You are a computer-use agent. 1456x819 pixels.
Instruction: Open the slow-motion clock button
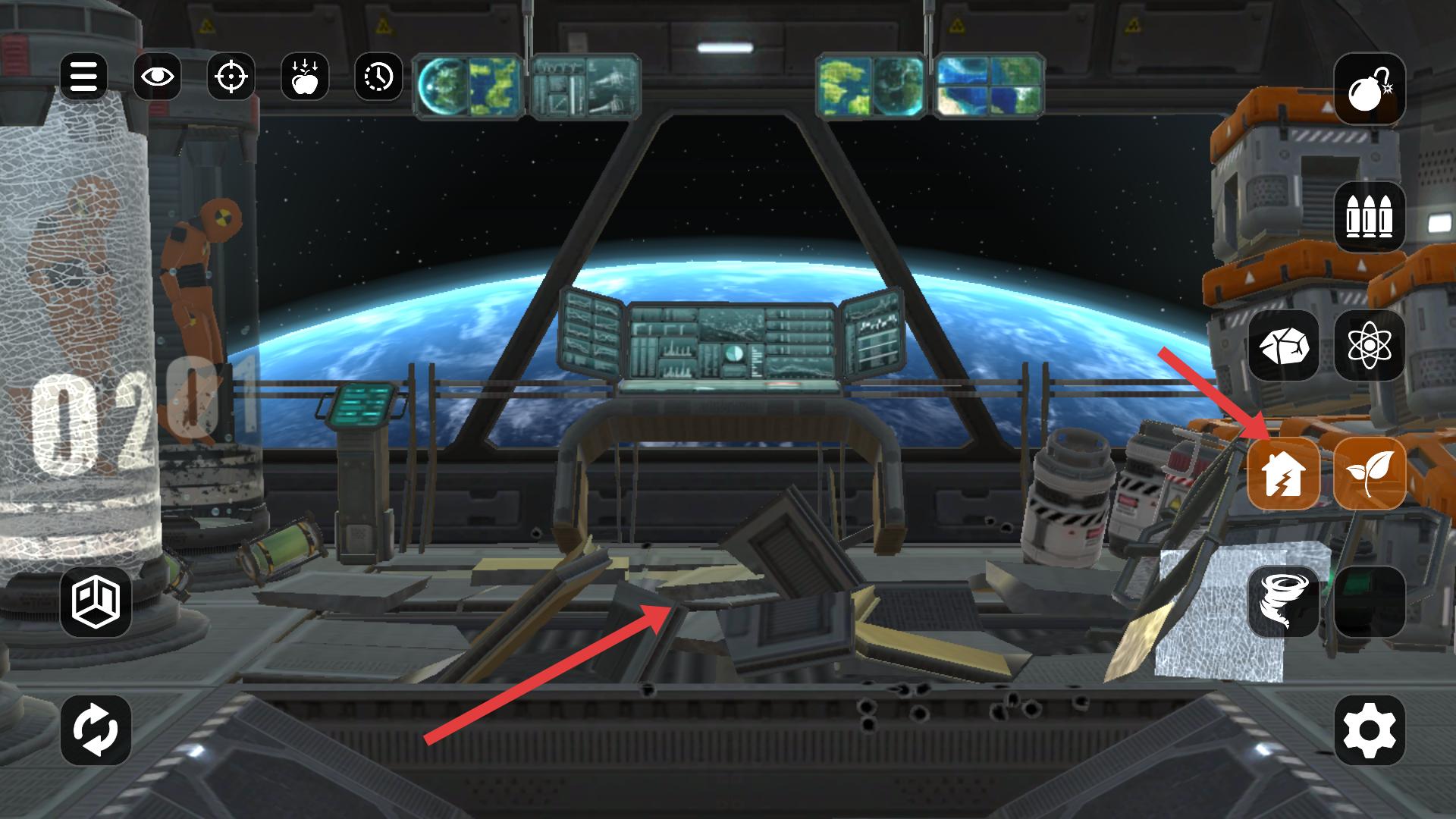378,77
